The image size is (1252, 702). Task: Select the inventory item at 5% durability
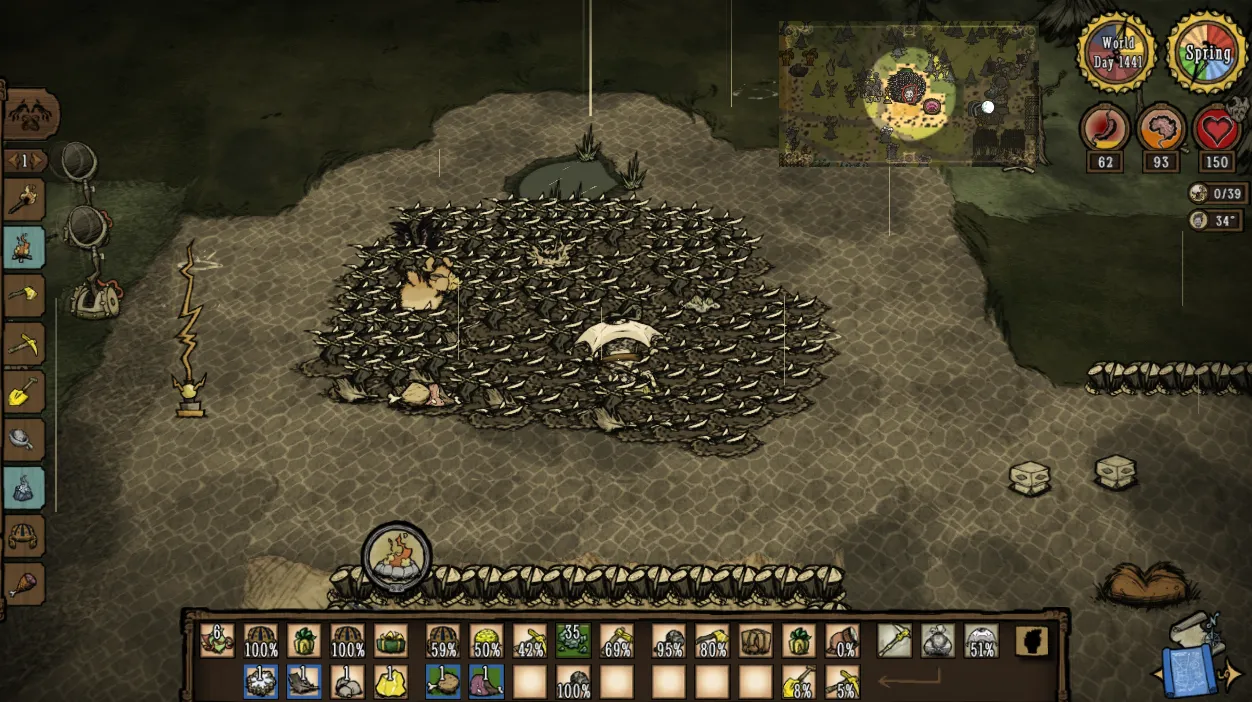point(843,681)
